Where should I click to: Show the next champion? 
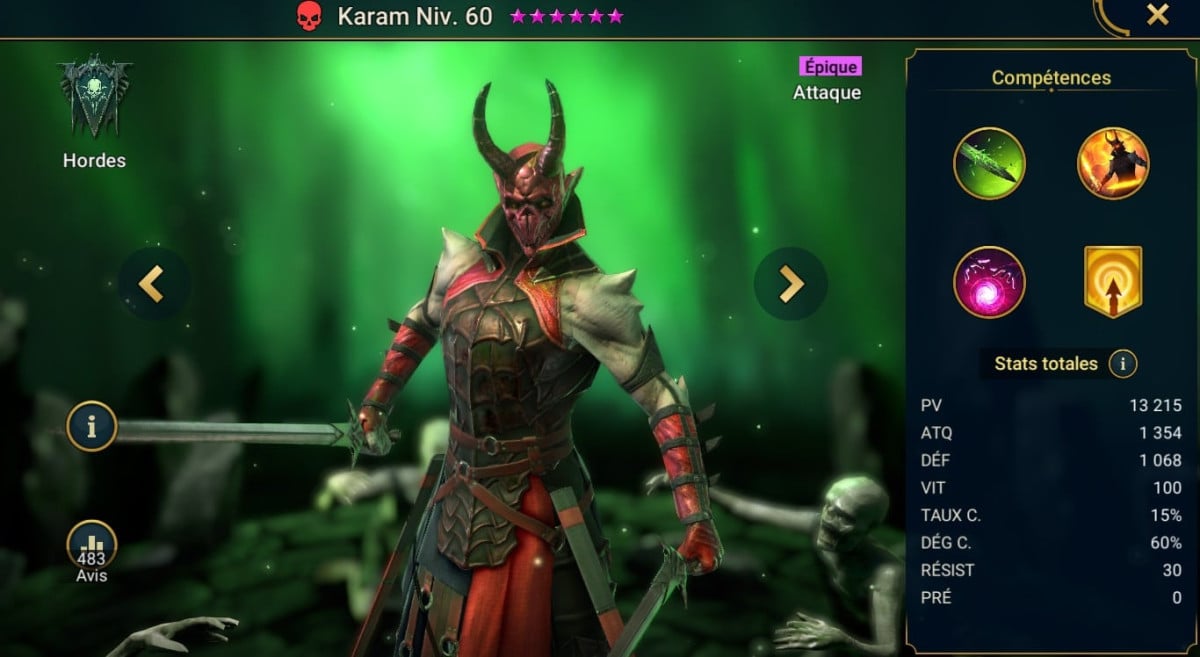coord(790,284)
